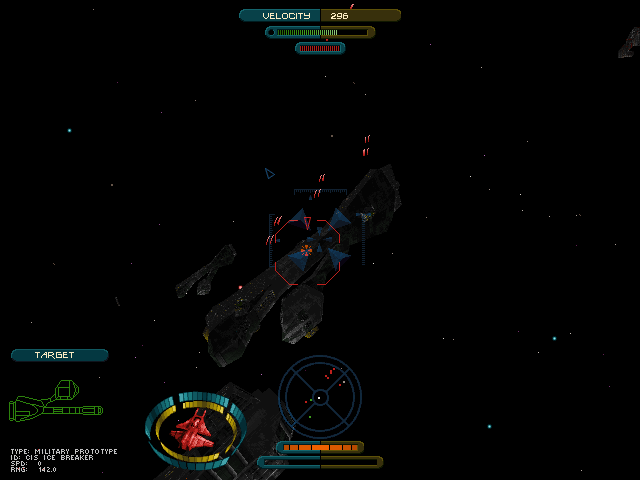This screenshot has width=640, height=480.
Task: Click the green target wireframe display
Action: coord(56,401)
